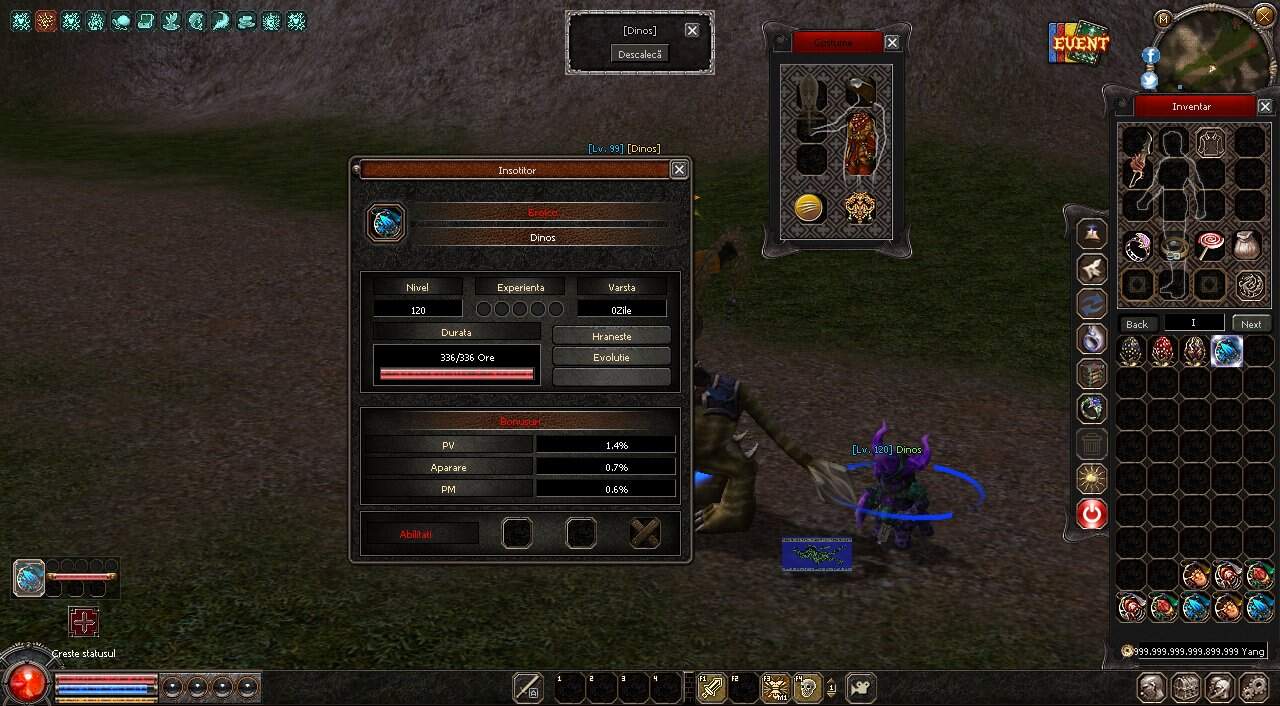Open the Facebook link by the minimap

pos(1150,56)
